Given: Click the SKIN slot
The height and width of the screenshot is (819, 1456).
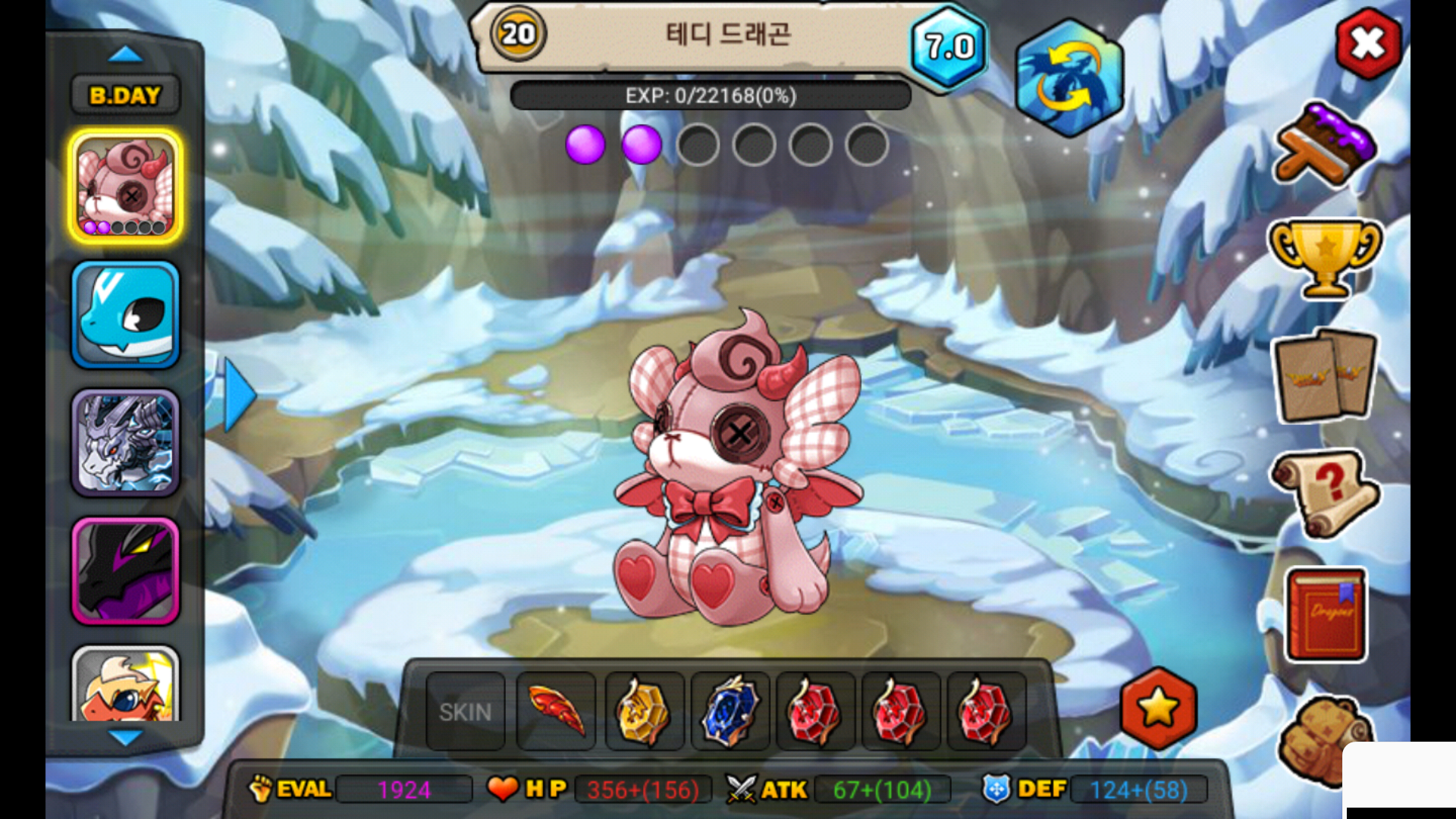Looking at the screenshot, I should 465,711.
